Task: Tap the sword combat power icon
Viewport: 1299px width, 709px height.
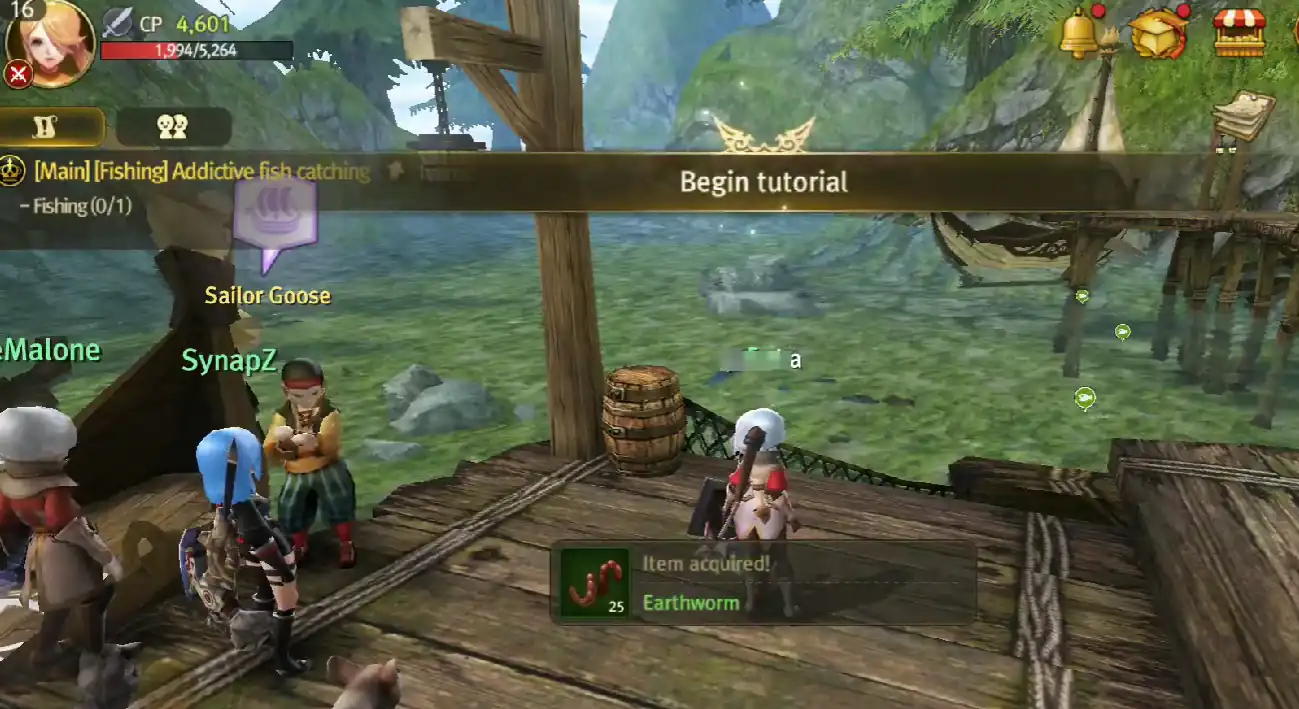Action: (118, 23)
